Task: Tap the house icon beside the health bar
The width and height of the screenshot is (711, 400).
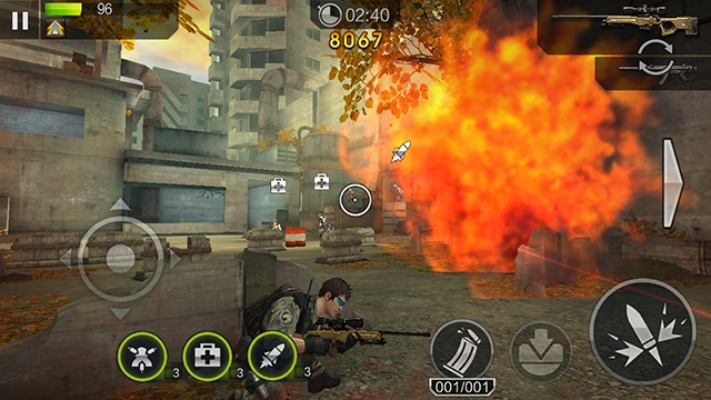Action: click(55, 28)
